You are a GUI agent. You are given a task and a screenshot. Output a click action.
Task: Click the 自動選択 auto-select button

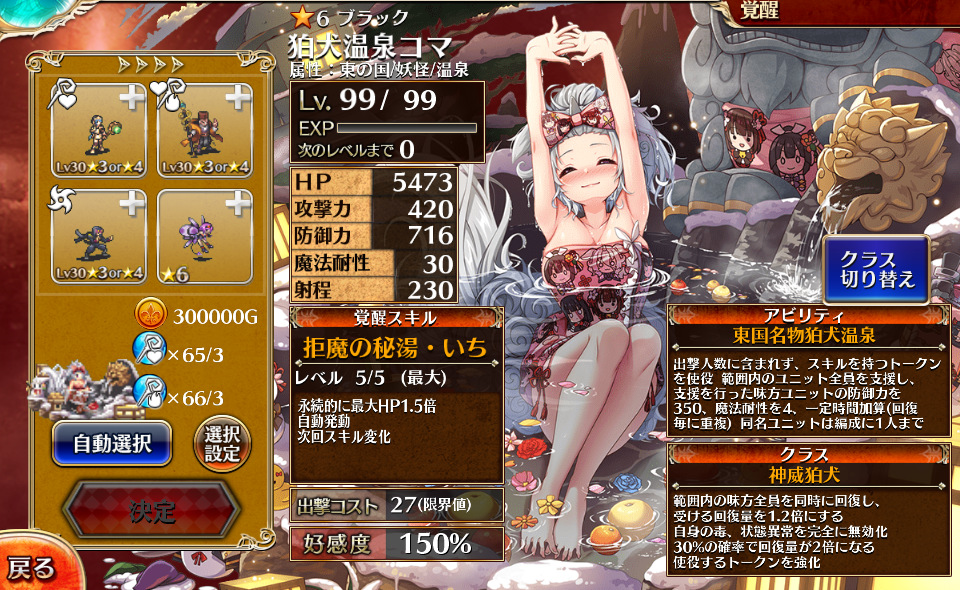(111, 441)
